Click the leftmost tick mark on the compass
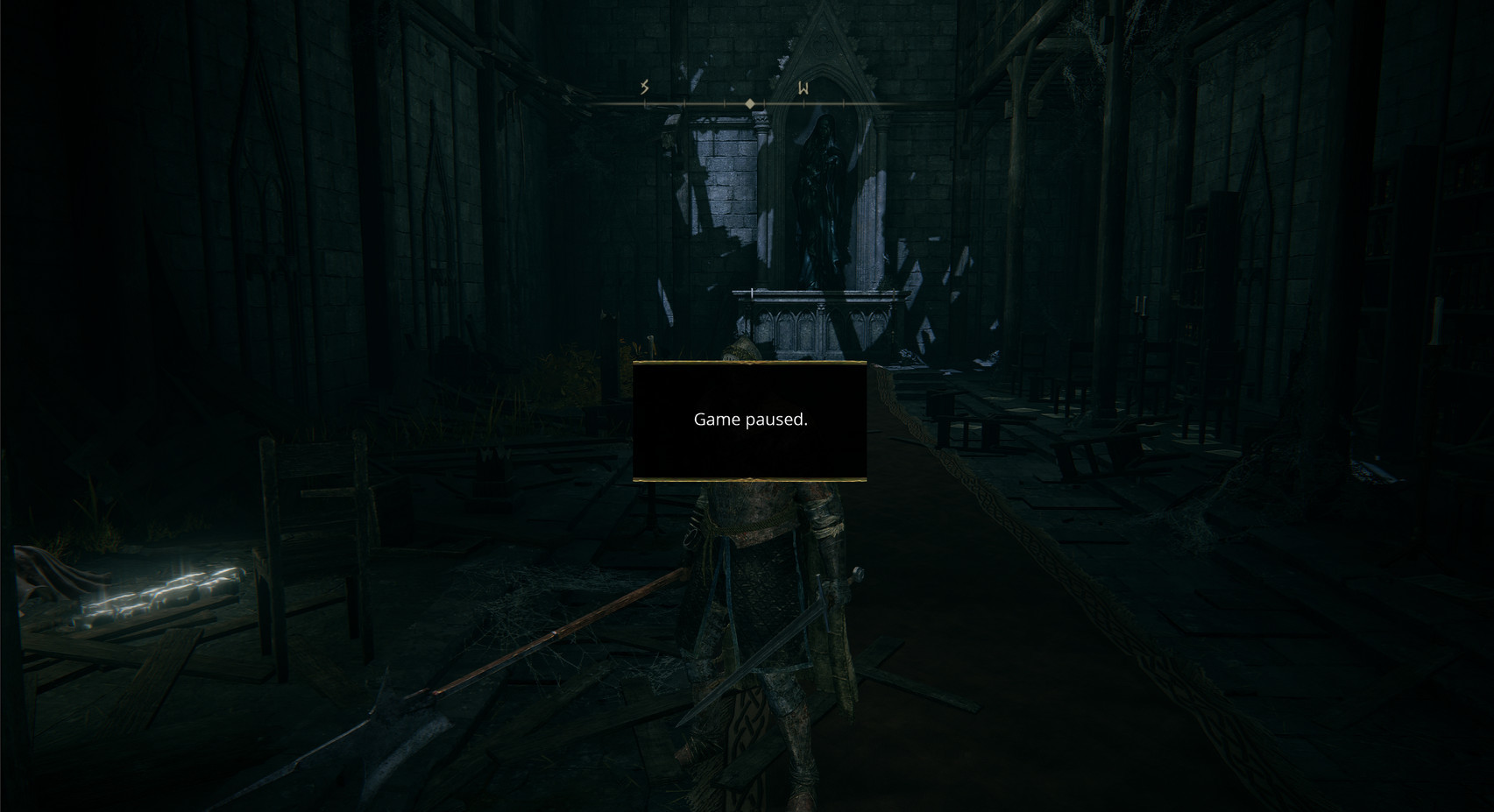 click(645, 102)
